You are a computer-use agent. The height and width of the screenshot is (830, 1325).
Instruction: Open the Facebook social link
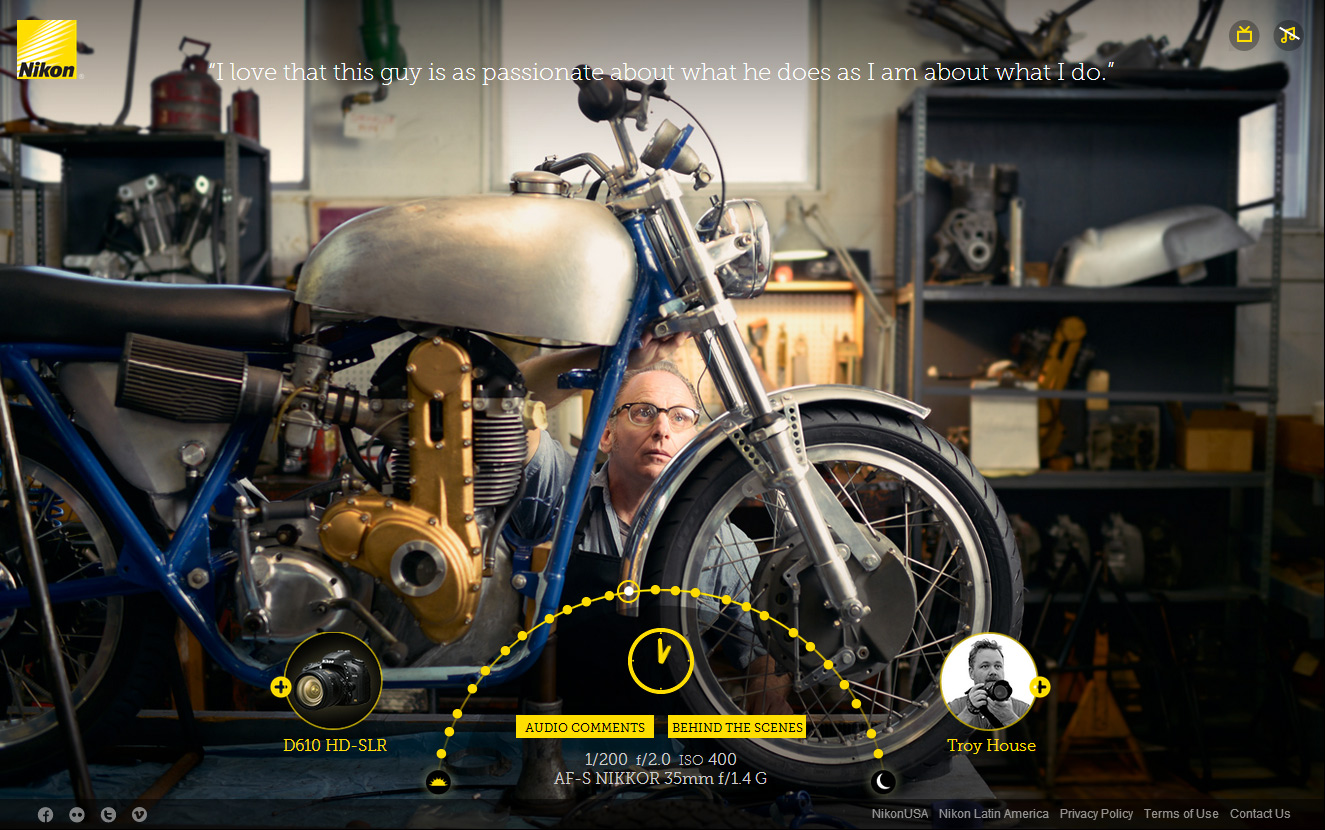[x=45, y=814]
